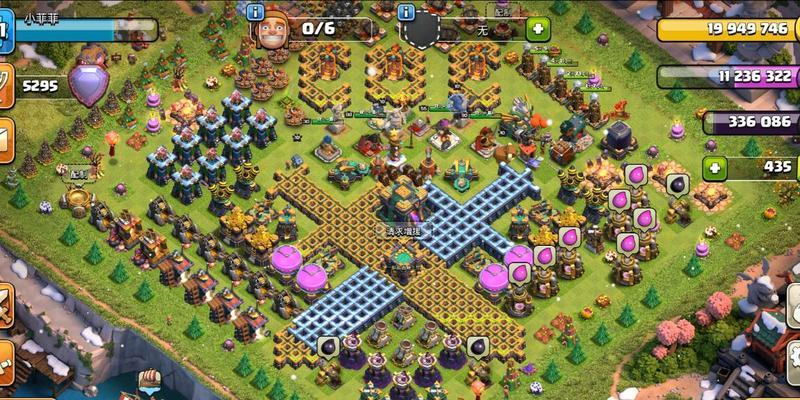Open the scroll button at bottom left
This screenshot has height=400, width=800.
coord(4,360)
